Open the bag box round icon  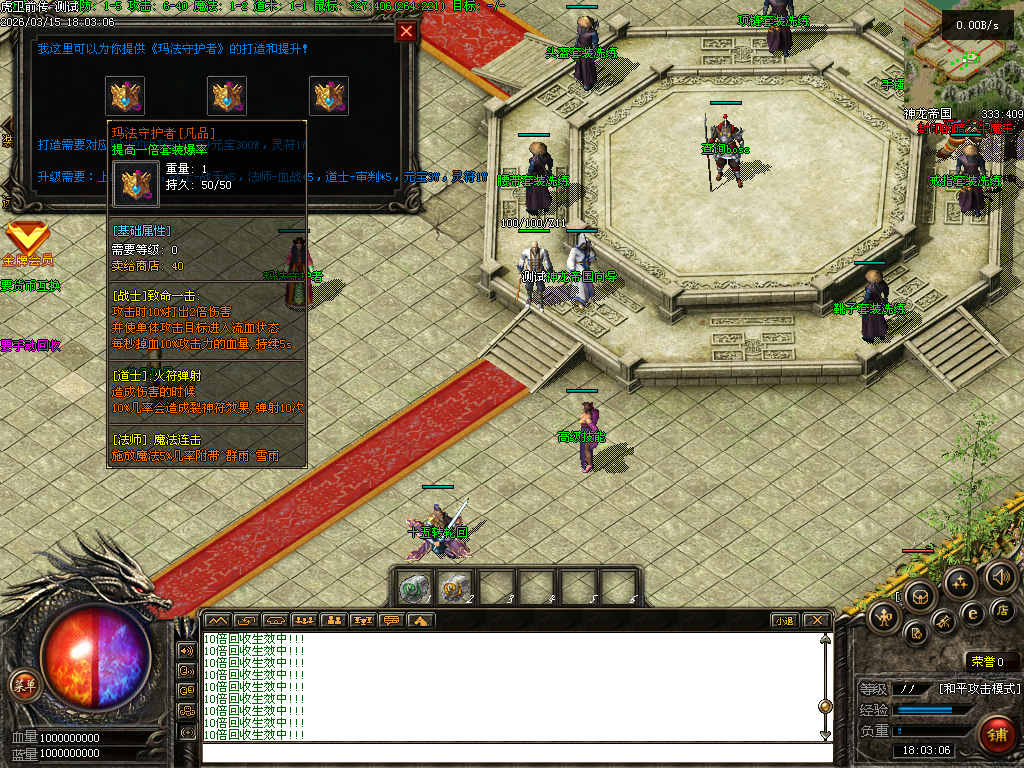coord(919,597)
